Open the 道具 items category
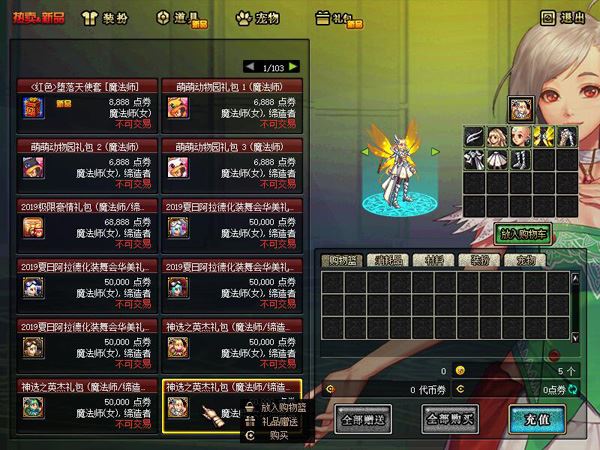 pyautogui.click(x=180, y=17)
